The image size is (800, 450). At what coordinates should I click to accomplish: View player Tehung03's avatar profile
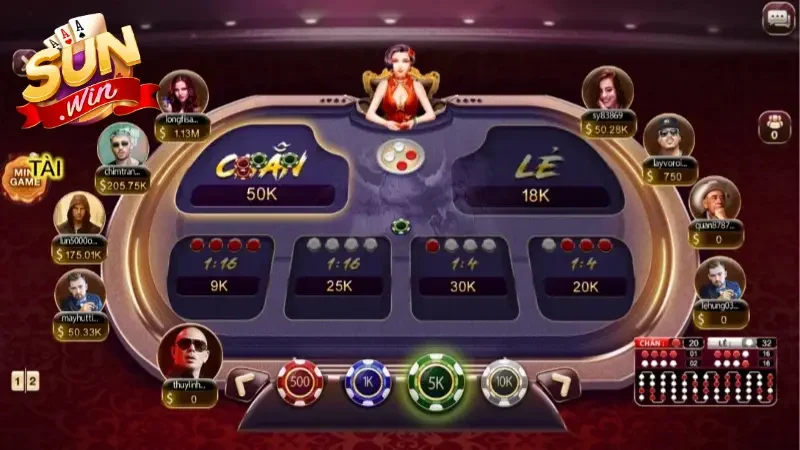[x=720, y=280]
